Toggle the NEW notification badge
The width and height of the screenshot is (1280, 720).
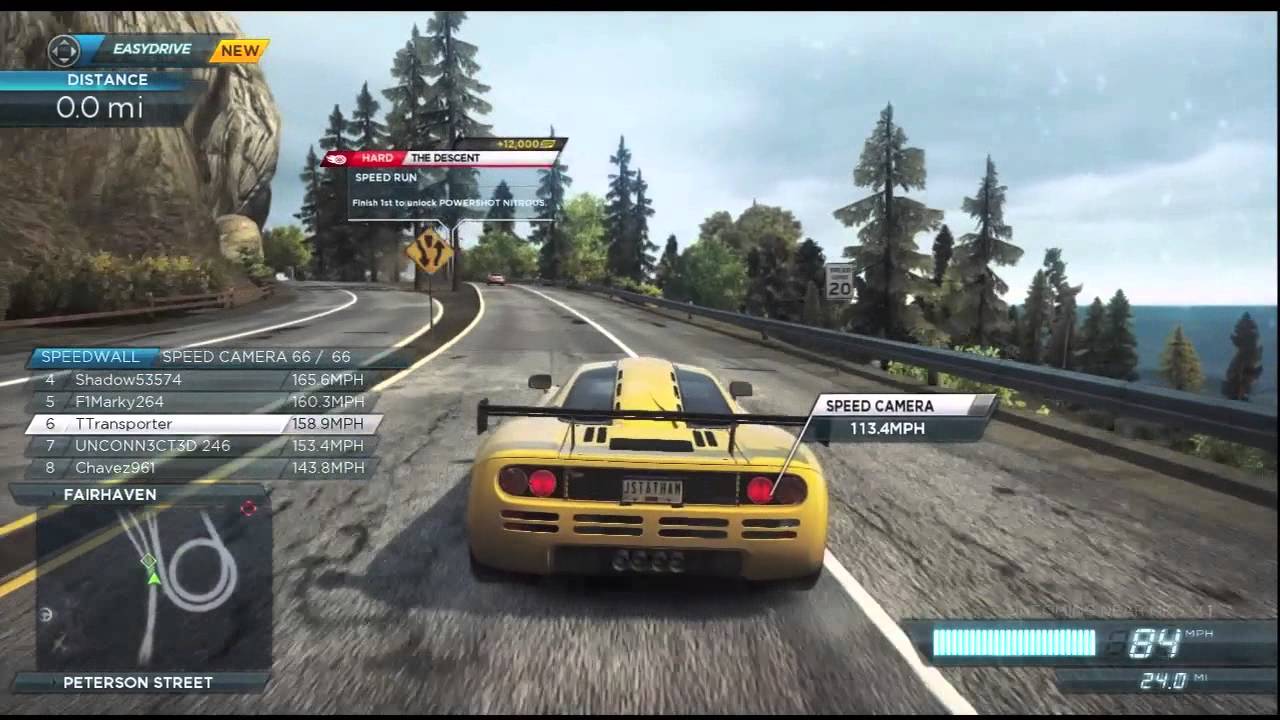pyautogui.click(x=240, y=50)
